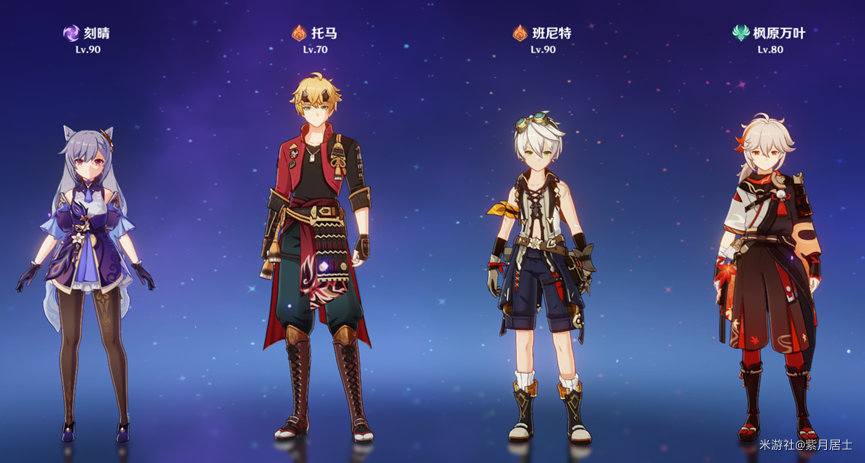The width and height of the screenshot is (865, 463).
Task: Select Thoma in the party lineup
Action: pos(317,250)
